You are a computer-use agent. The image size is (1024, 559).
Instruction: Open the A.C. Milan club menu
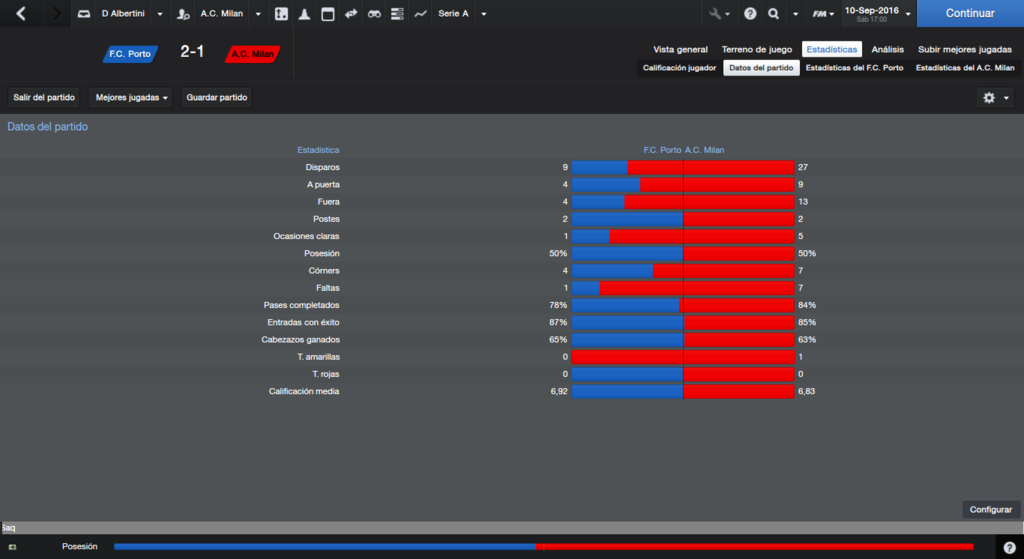pos(220,14)
